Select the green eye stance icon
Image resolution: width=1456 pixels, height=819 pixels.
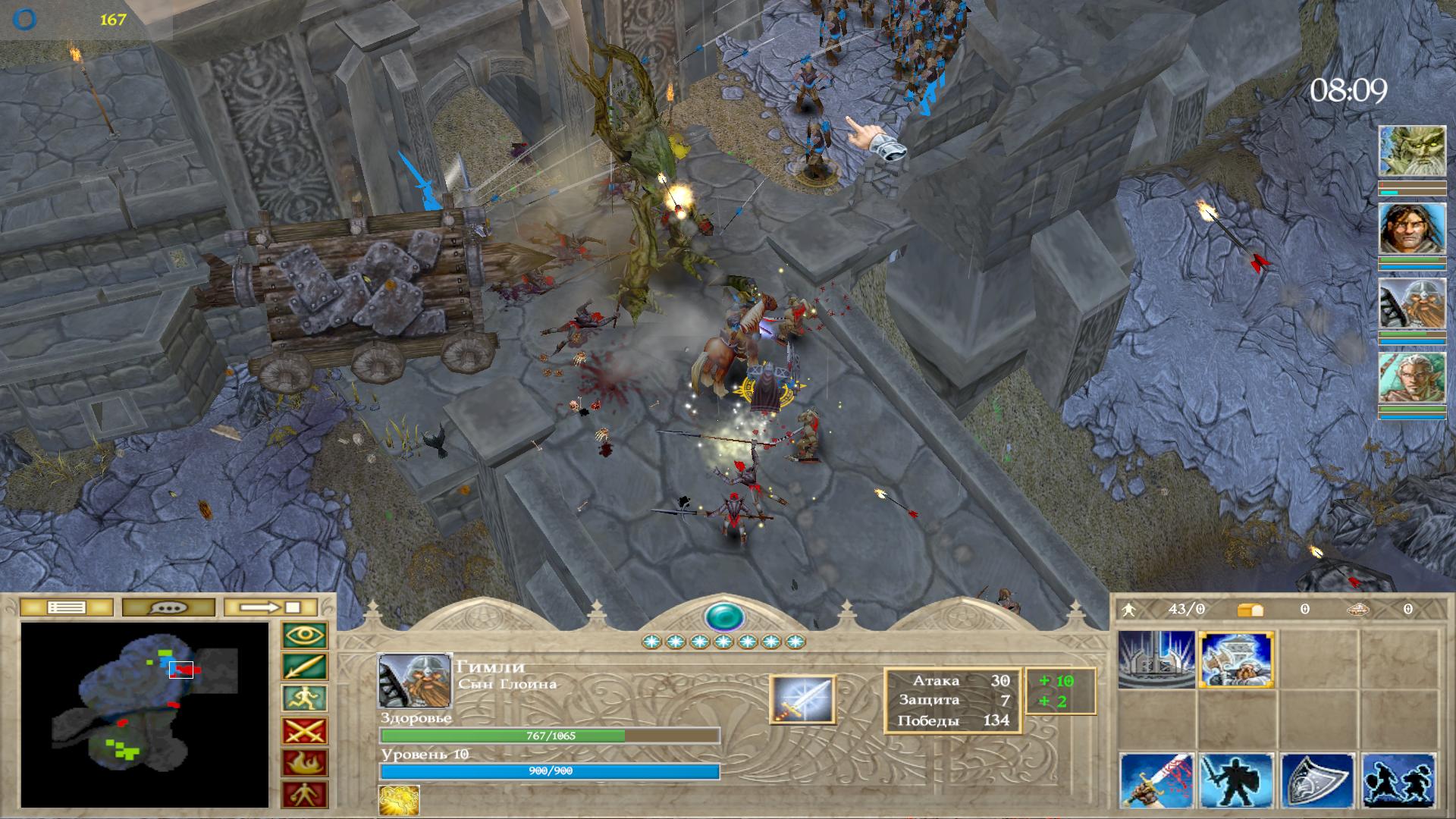click(304, 635)
